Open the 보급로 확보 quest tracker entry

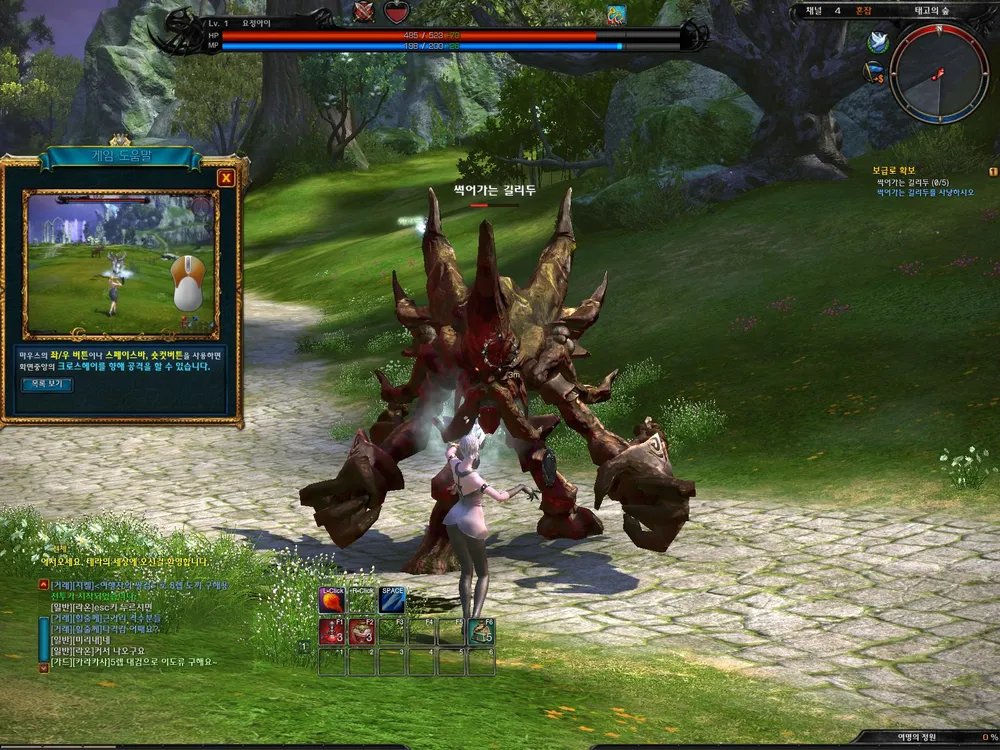point(894,171)
